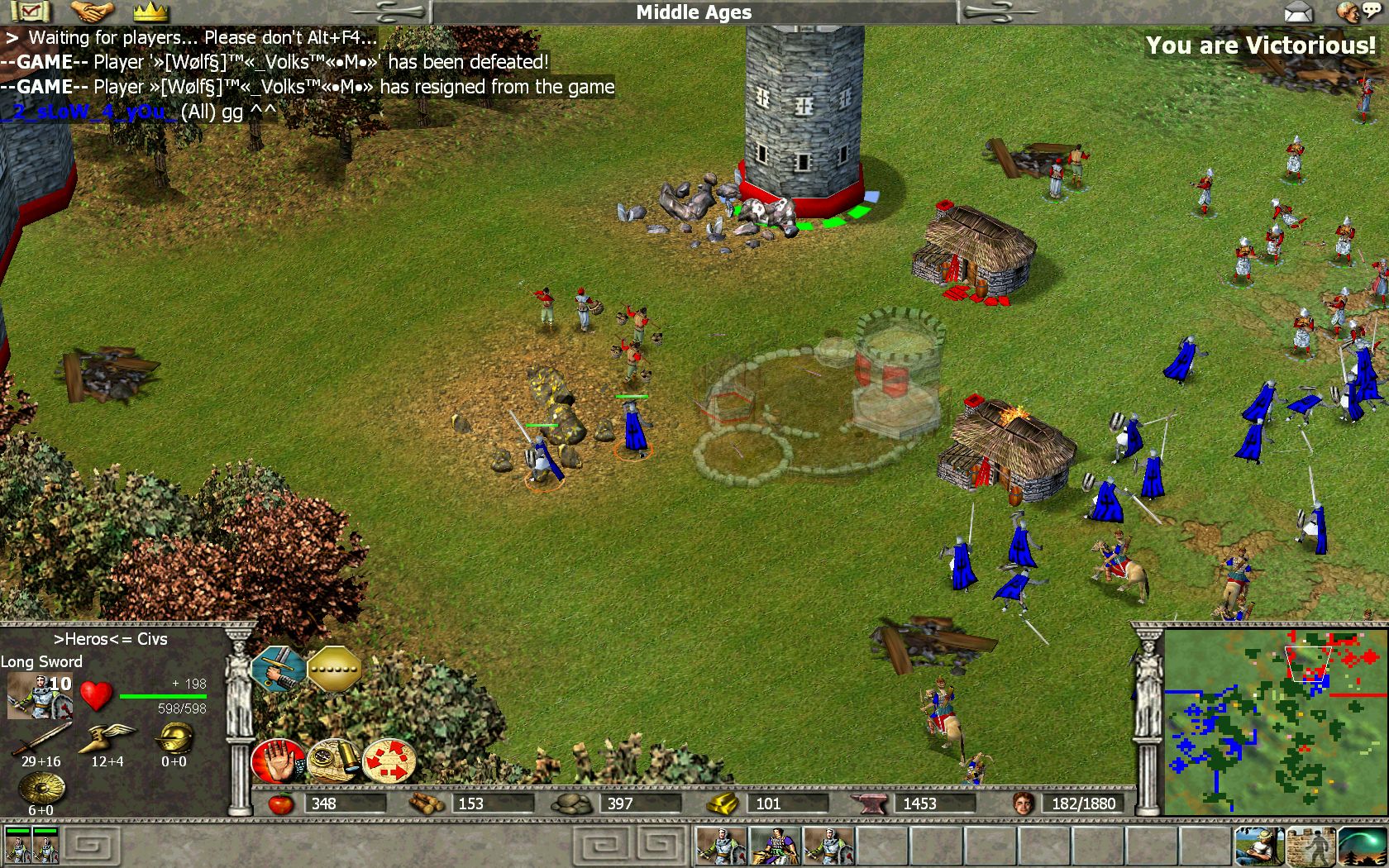Select the first swordsman in the selection bar
This screenshot has height=868, width=1389.
720,847
